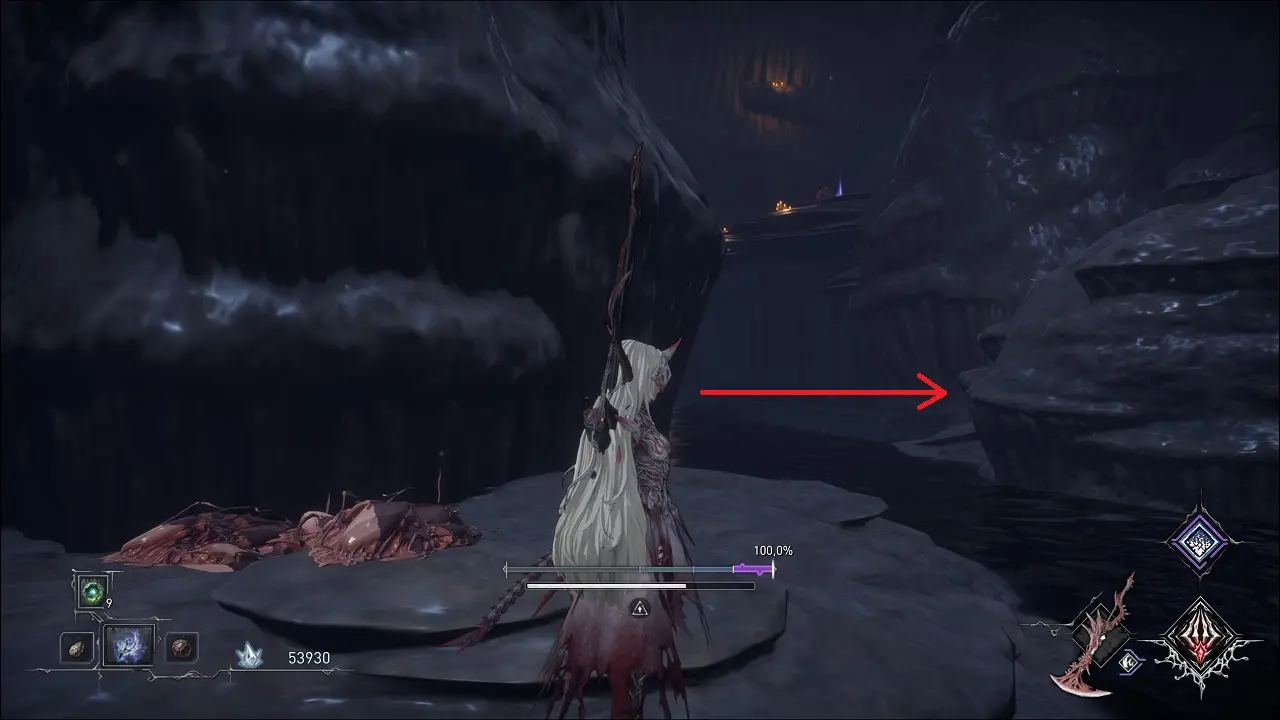Pick the brown rock item slot

point(181,647)
